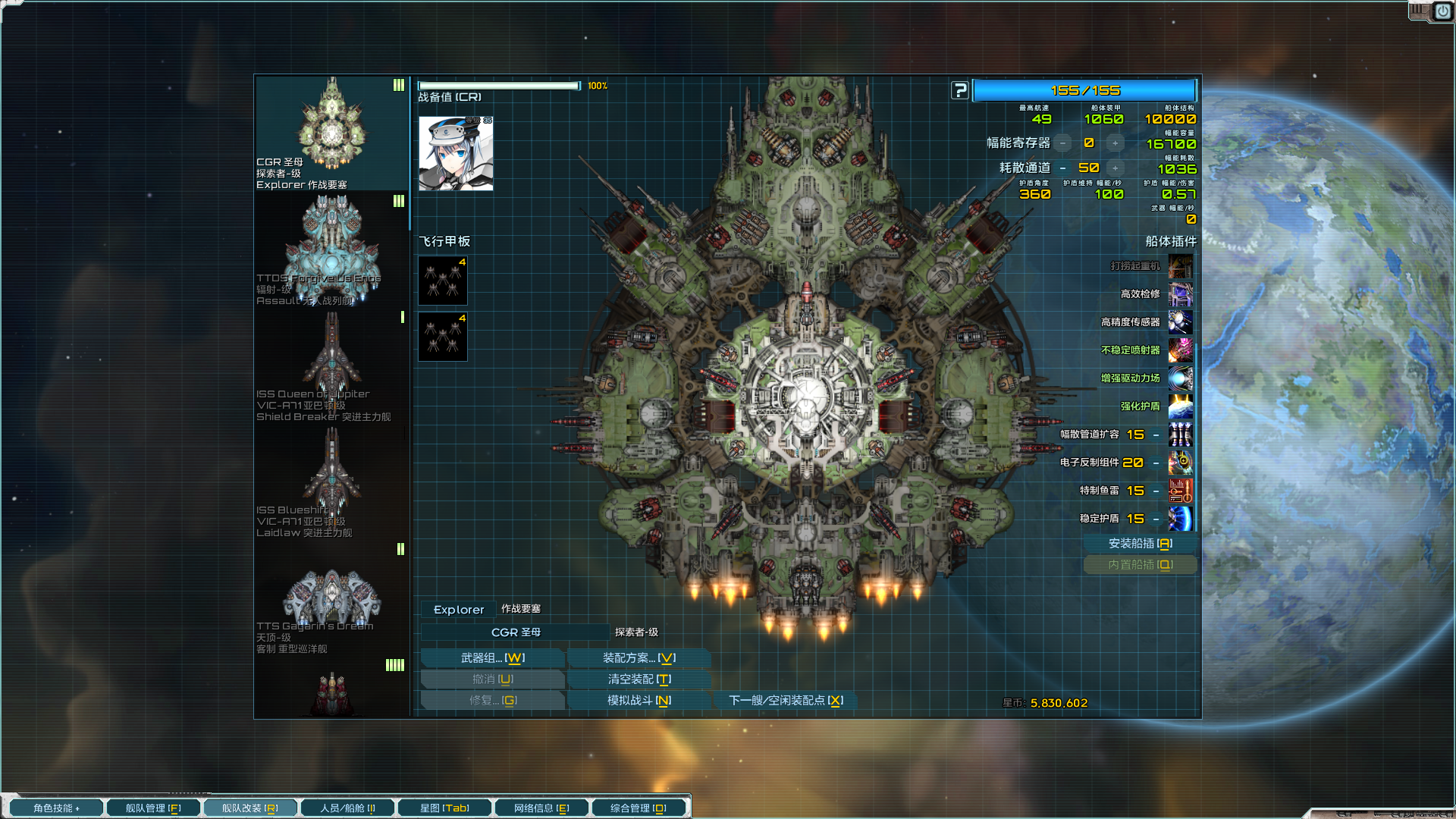The height and width of the screenshot is (819, 1456).
Task: Increase 幅能寄存器 capacitors with plus
Action: (x=1115, y=143)
